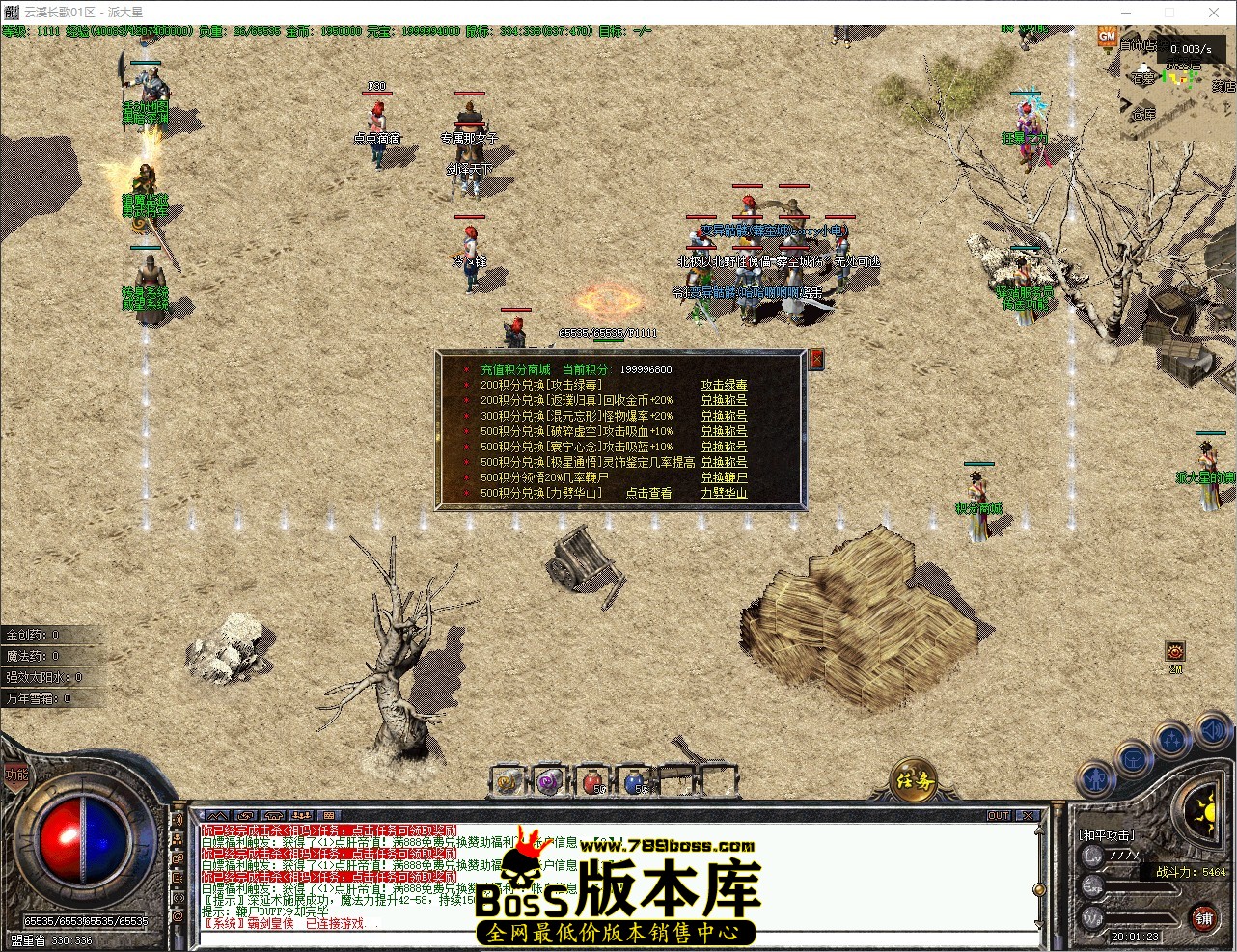1237x952 pixels.
Task: Use the red potion quick slot
Action: pyautogui.click(x=592, y=780)
